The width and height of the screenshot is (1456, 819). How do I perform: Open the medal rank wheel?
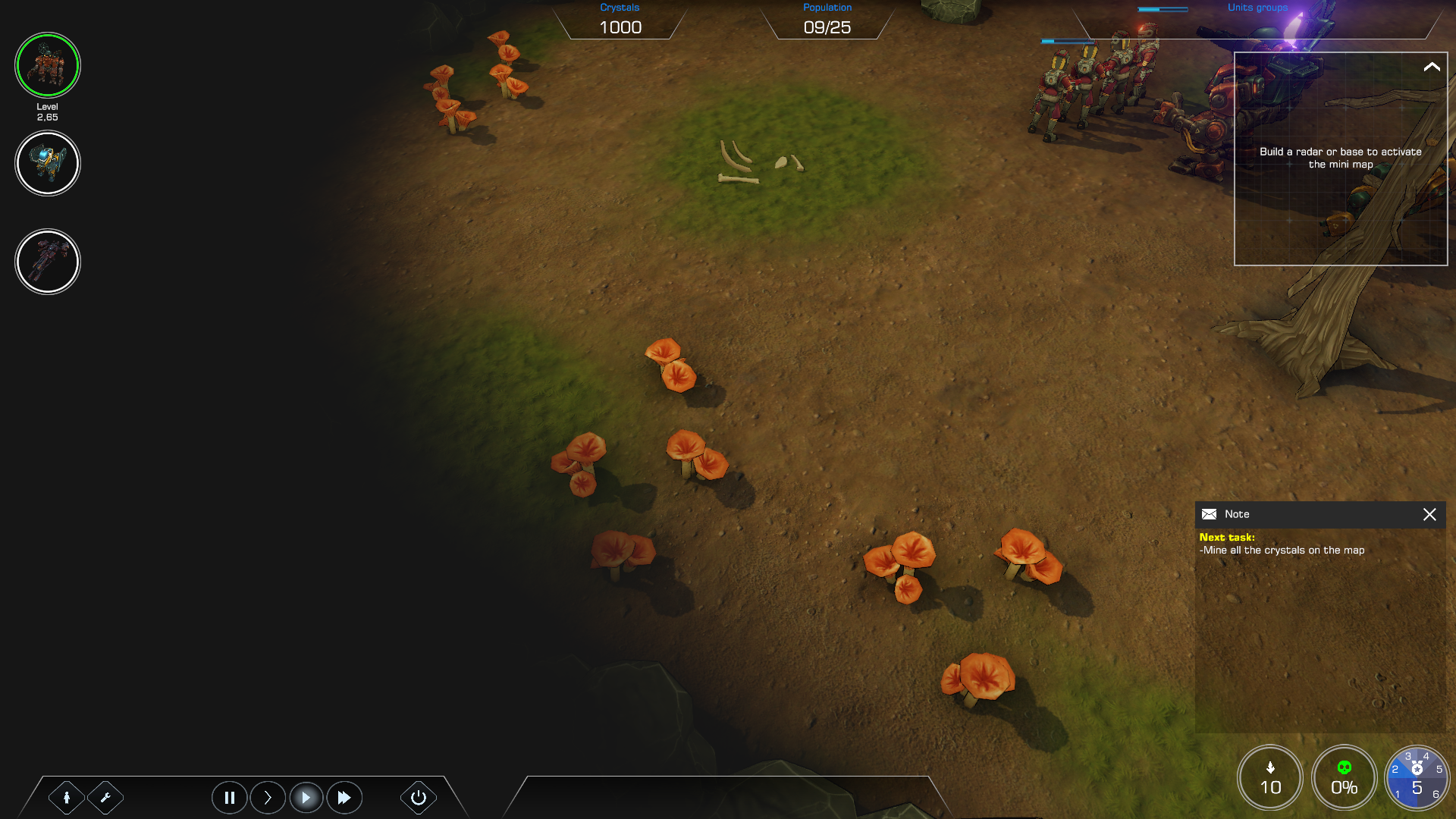click(1417, 778)
